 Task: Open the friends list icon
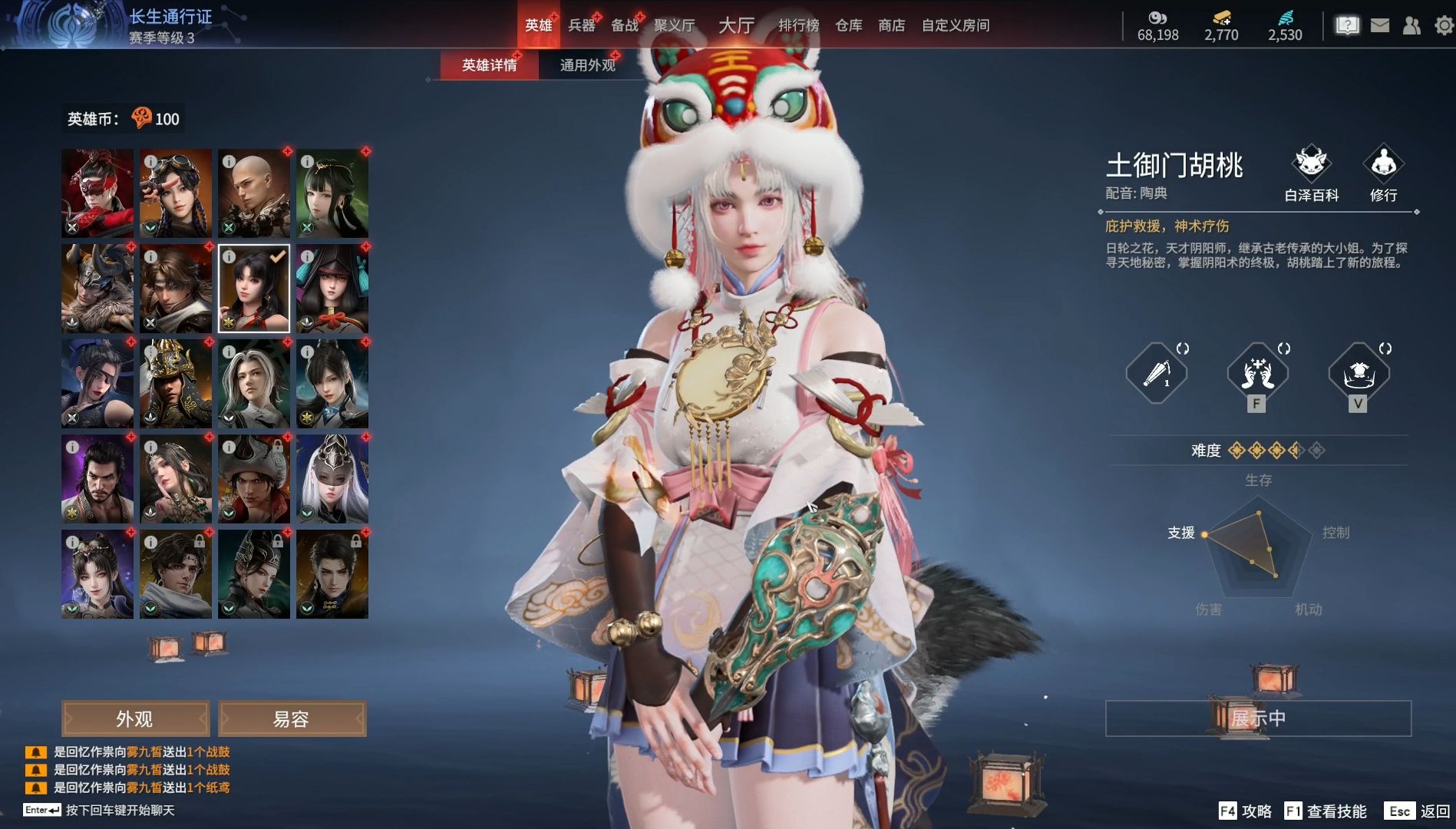1411,25
